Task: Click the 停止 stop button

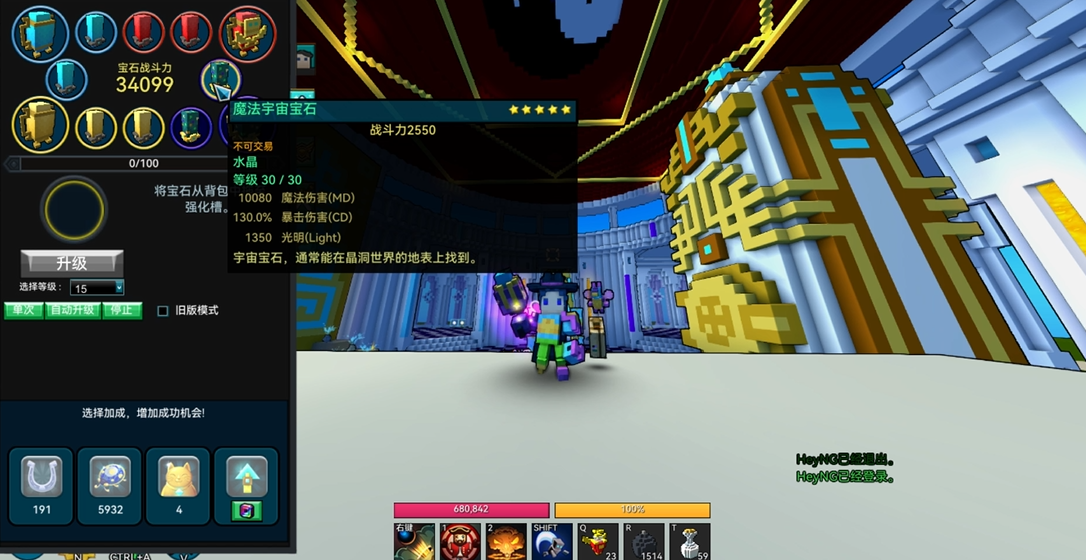Action: (x=122, y=310)
